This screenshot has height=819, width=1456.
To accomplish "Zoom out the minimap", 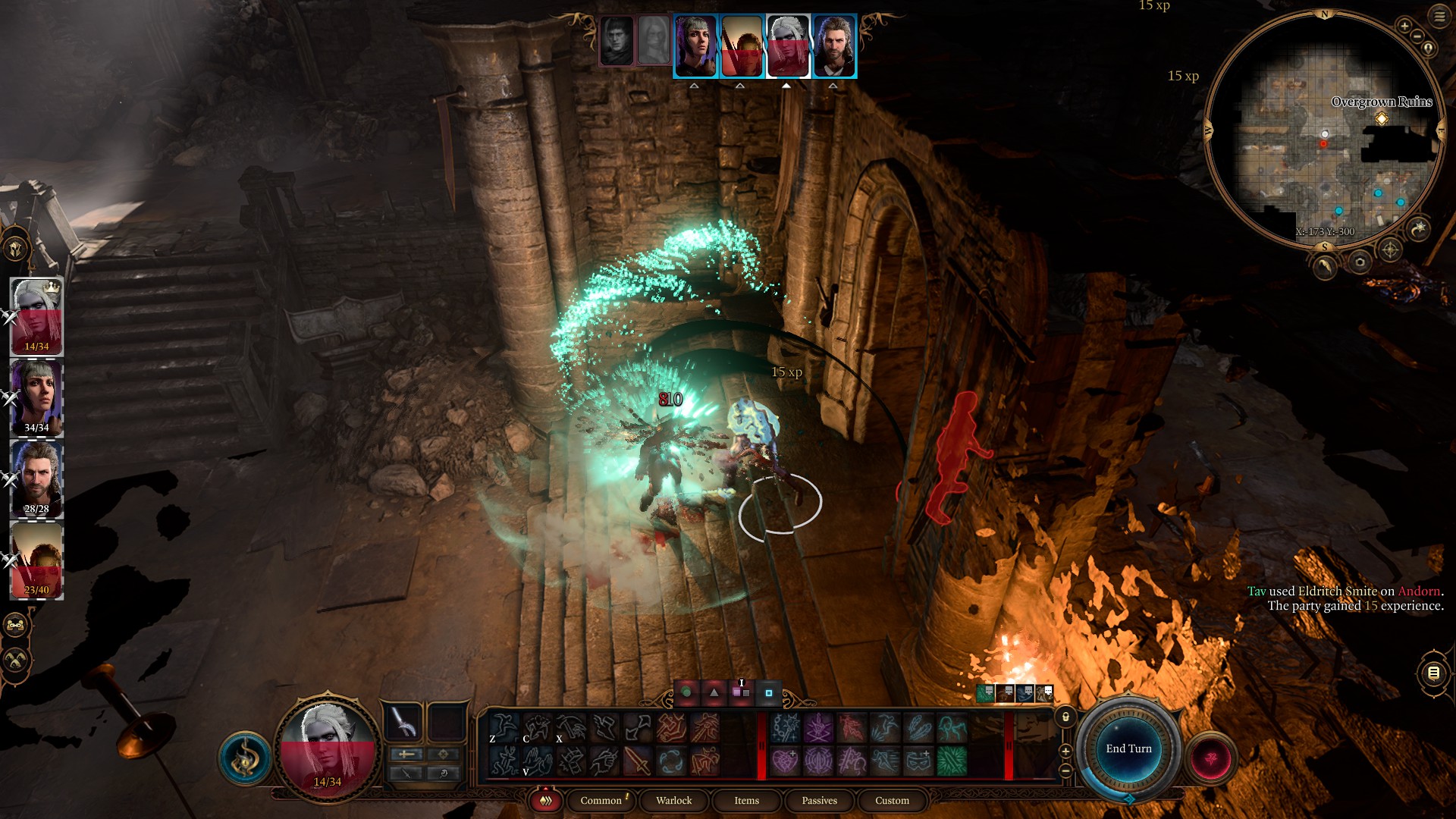I will pyautogui.click(x=1417, y=36).
